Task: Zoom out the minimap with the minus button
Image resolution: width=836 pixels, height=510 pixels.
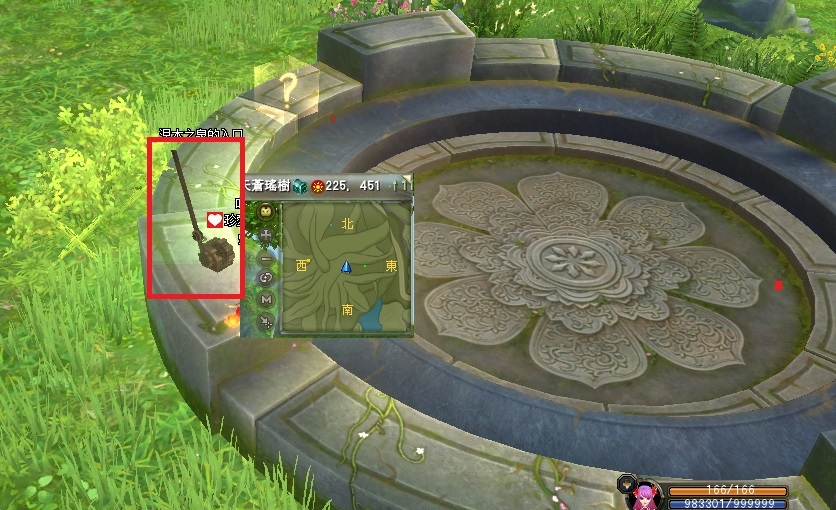Action: click(x=266, y=256)
